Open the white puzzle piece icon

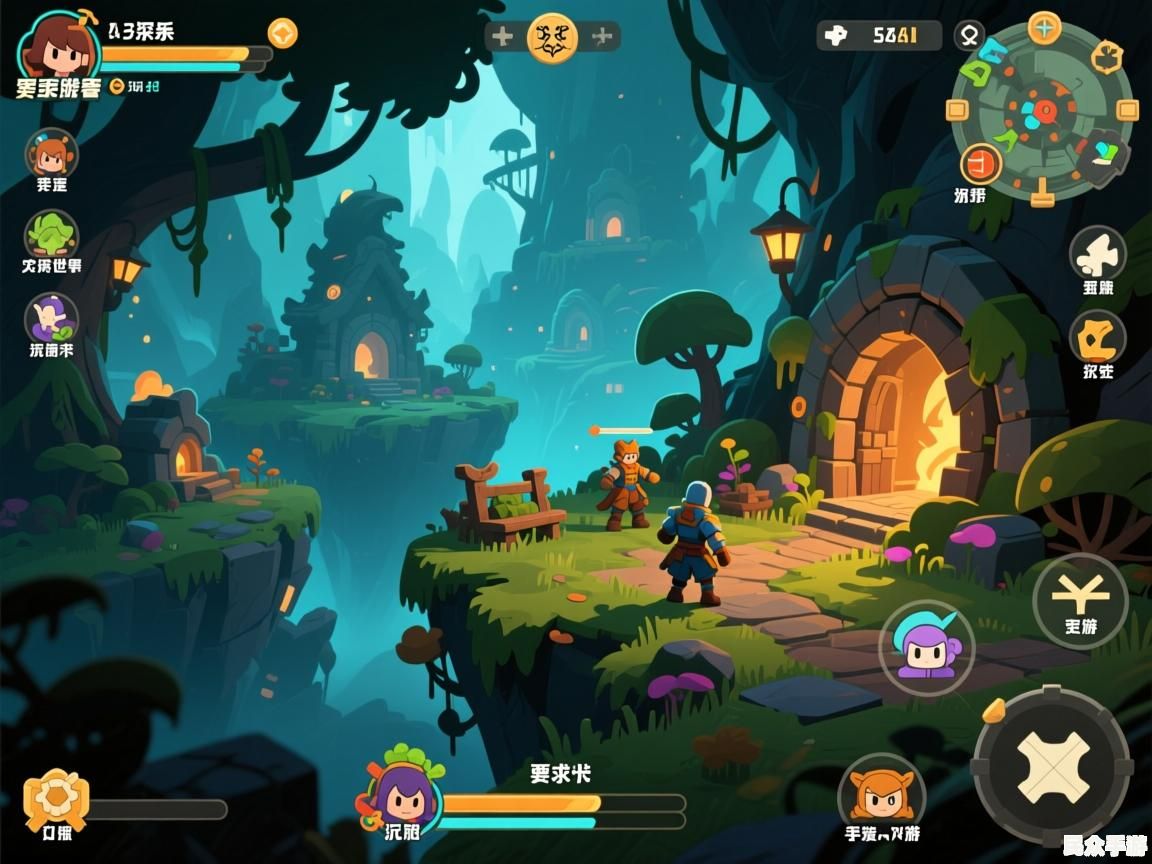(x=1097, y=254)
